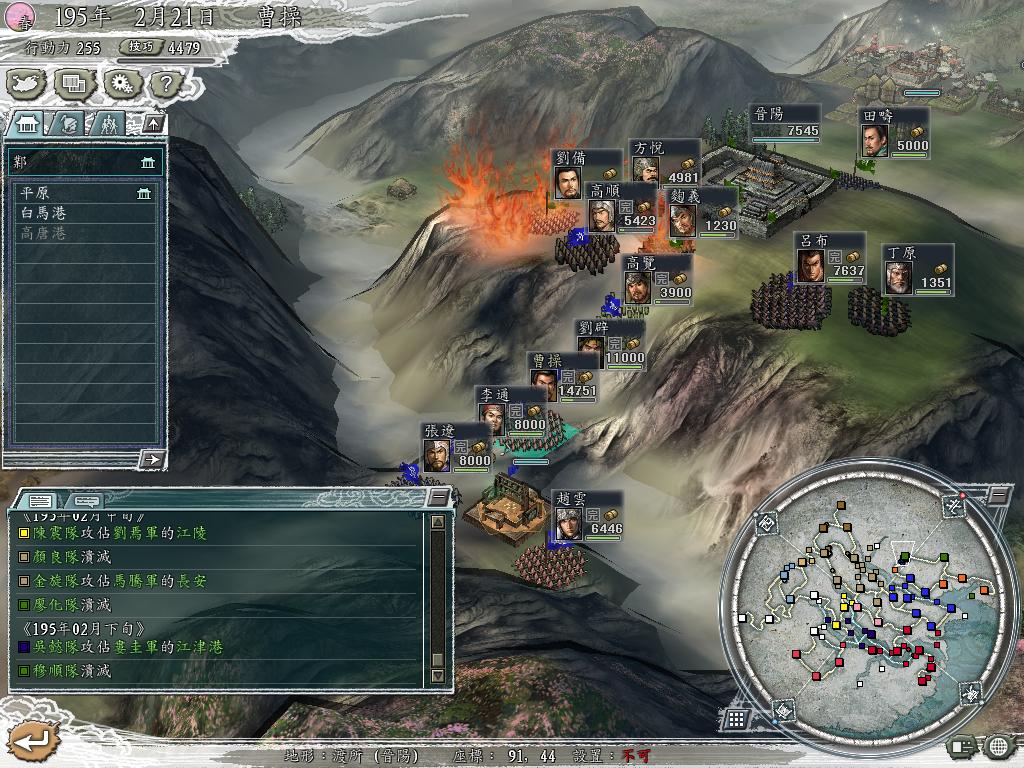Switch to the event log lines tab
Viewport: 1024px width, 768px height.
[x=41, y=500]
